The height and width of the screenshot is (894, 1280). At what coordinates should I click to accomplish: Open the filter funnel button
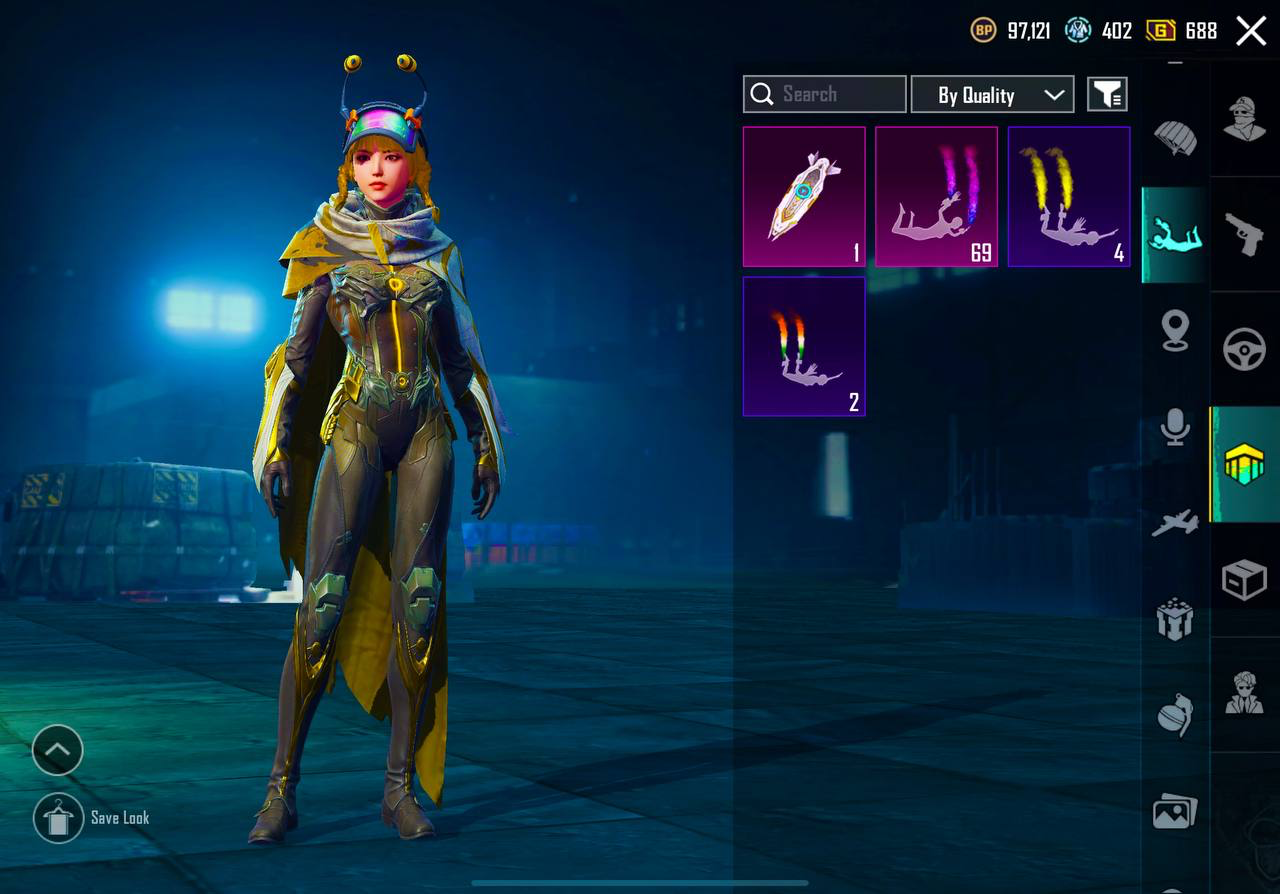click(1107, 95)
